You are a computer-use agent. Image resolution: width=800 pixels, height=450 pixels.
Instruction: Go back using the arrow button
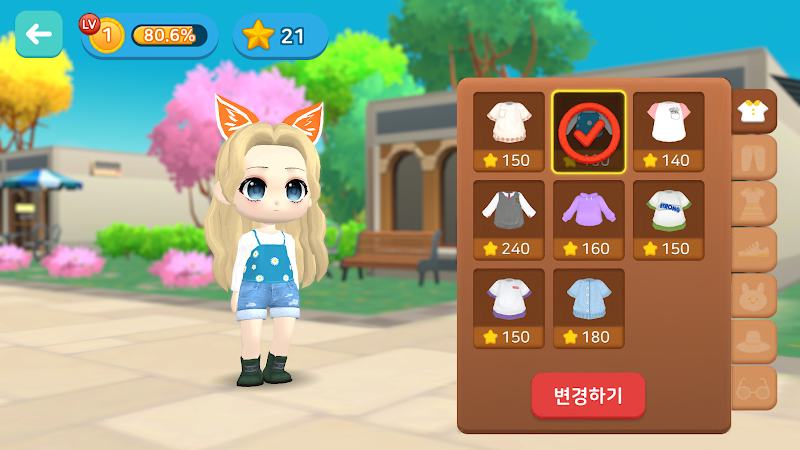tap(39, 35)
